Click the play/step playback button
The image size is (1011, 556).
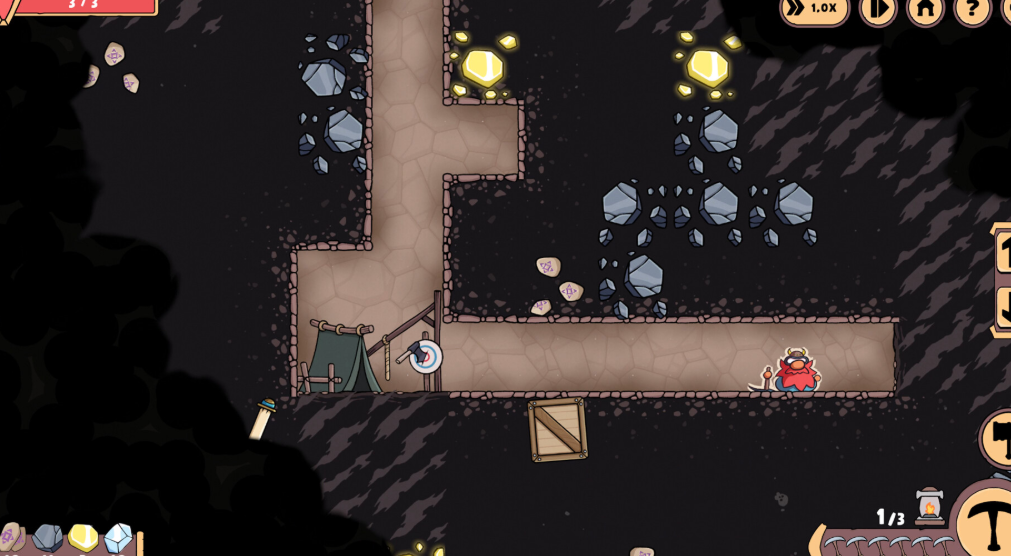877,9
